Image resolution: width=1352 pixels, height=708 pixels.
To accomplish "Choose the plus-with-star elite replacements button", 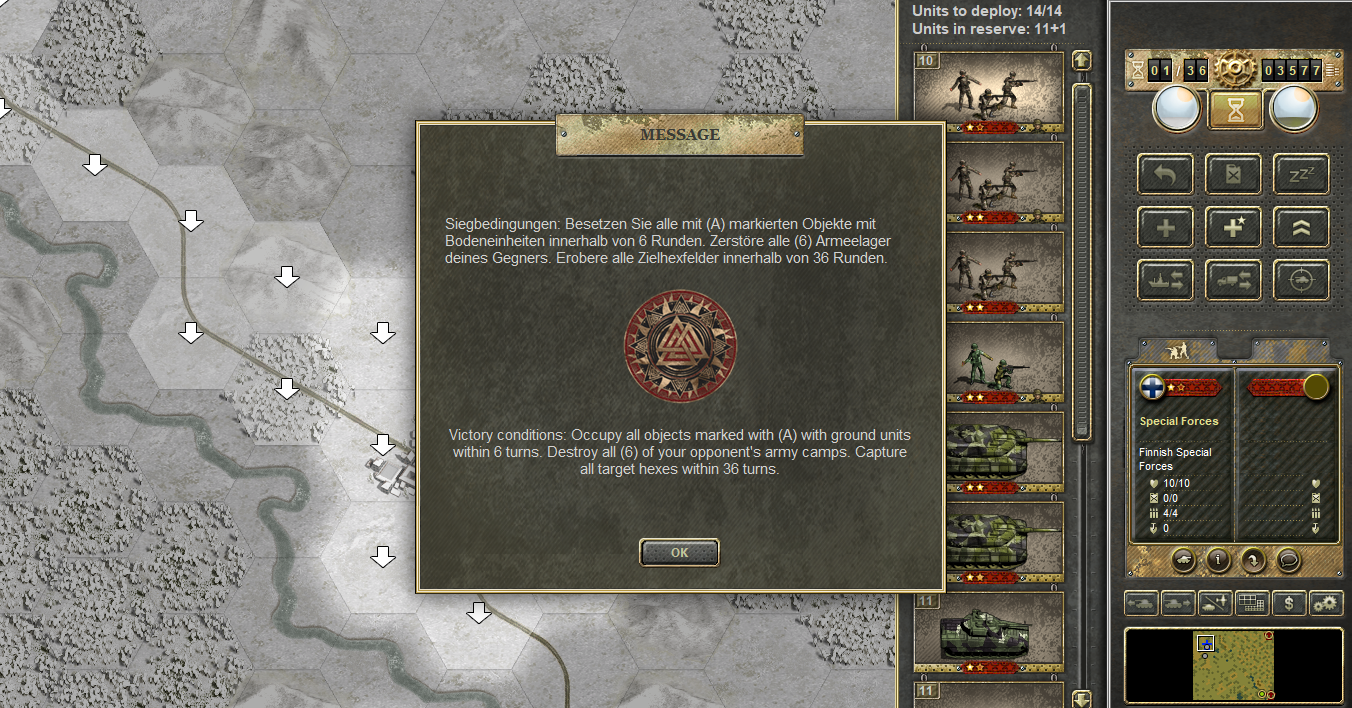I will click(x=1233, y=227).
